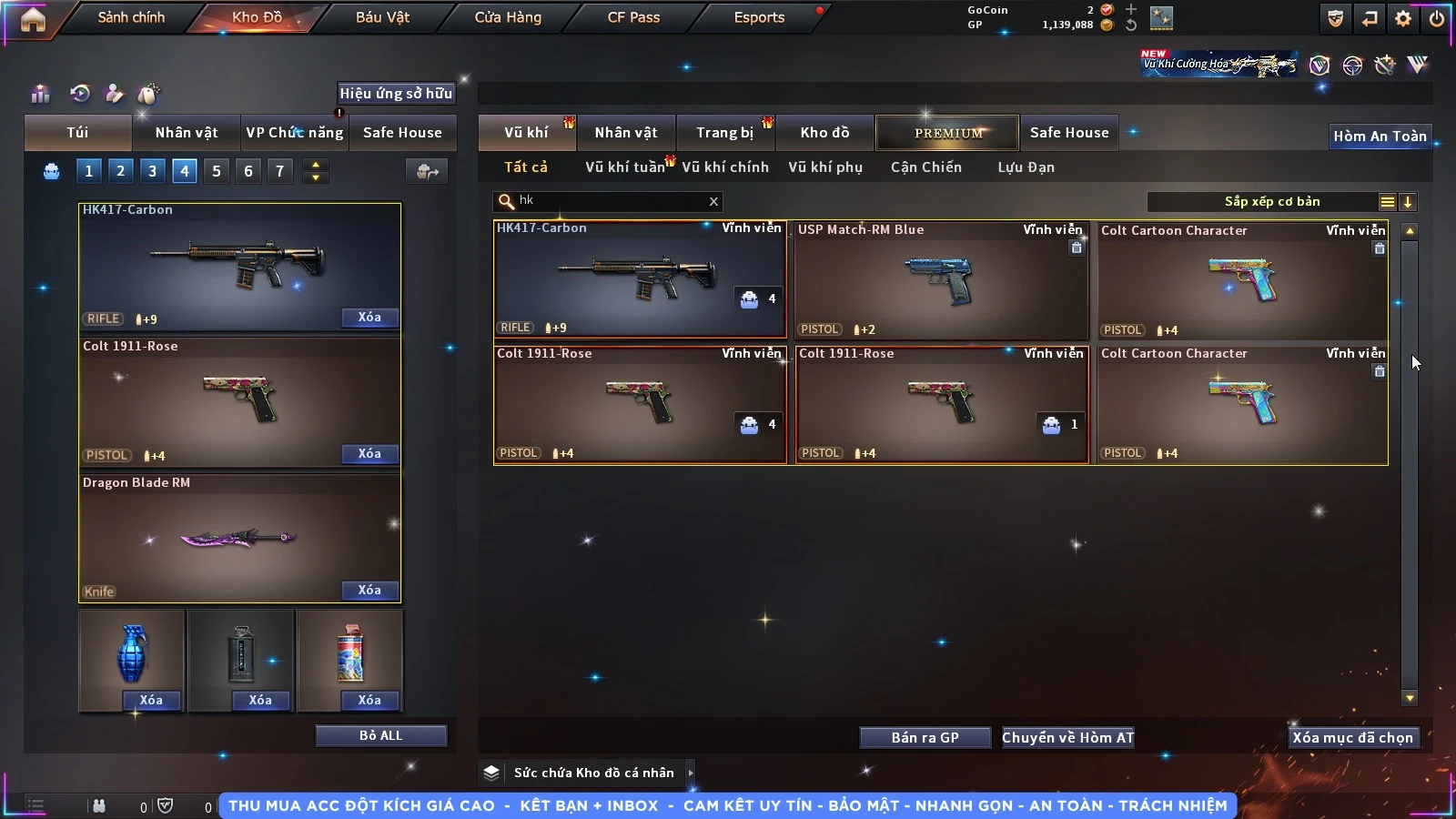Open the settings gear icon
This screenshot has height=819, width=1456.
point(1403,18)
